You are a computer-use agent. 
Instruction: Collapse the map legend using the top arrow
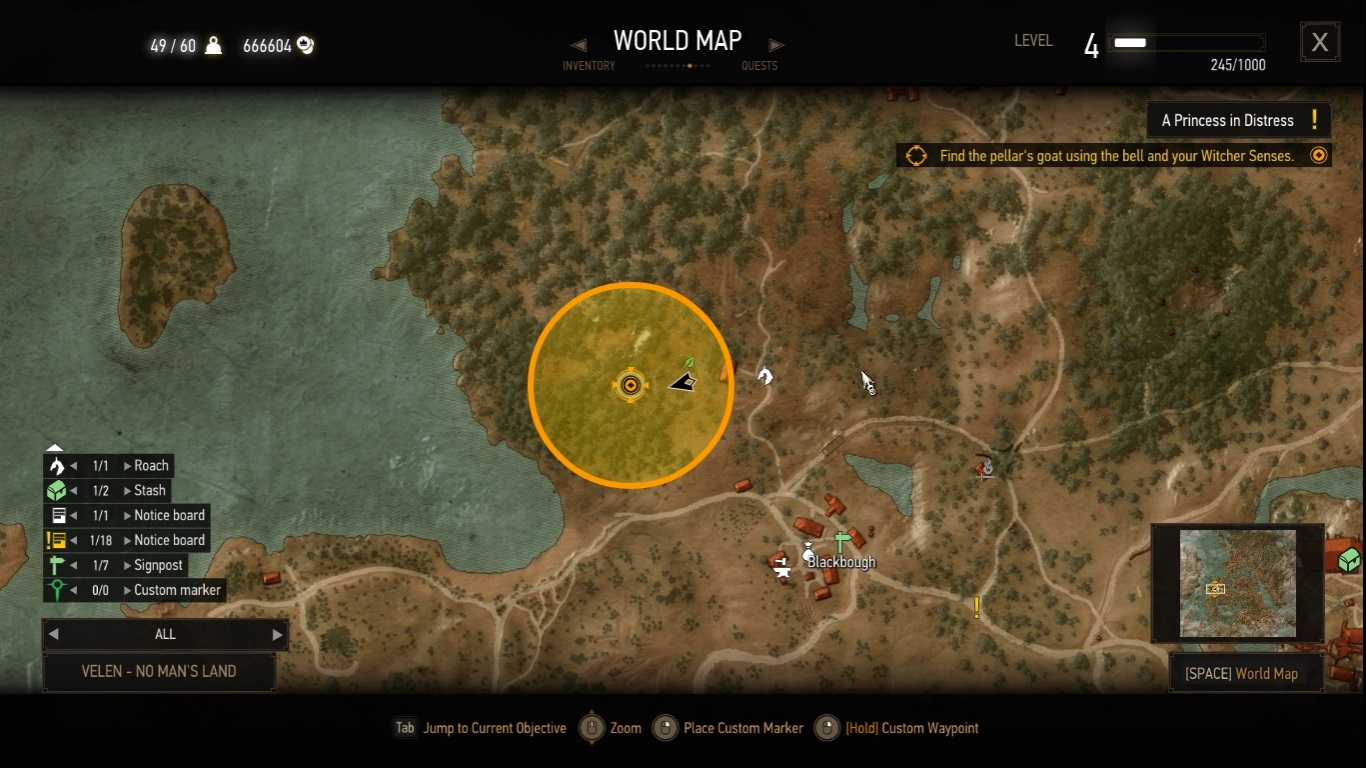point(55,448)
